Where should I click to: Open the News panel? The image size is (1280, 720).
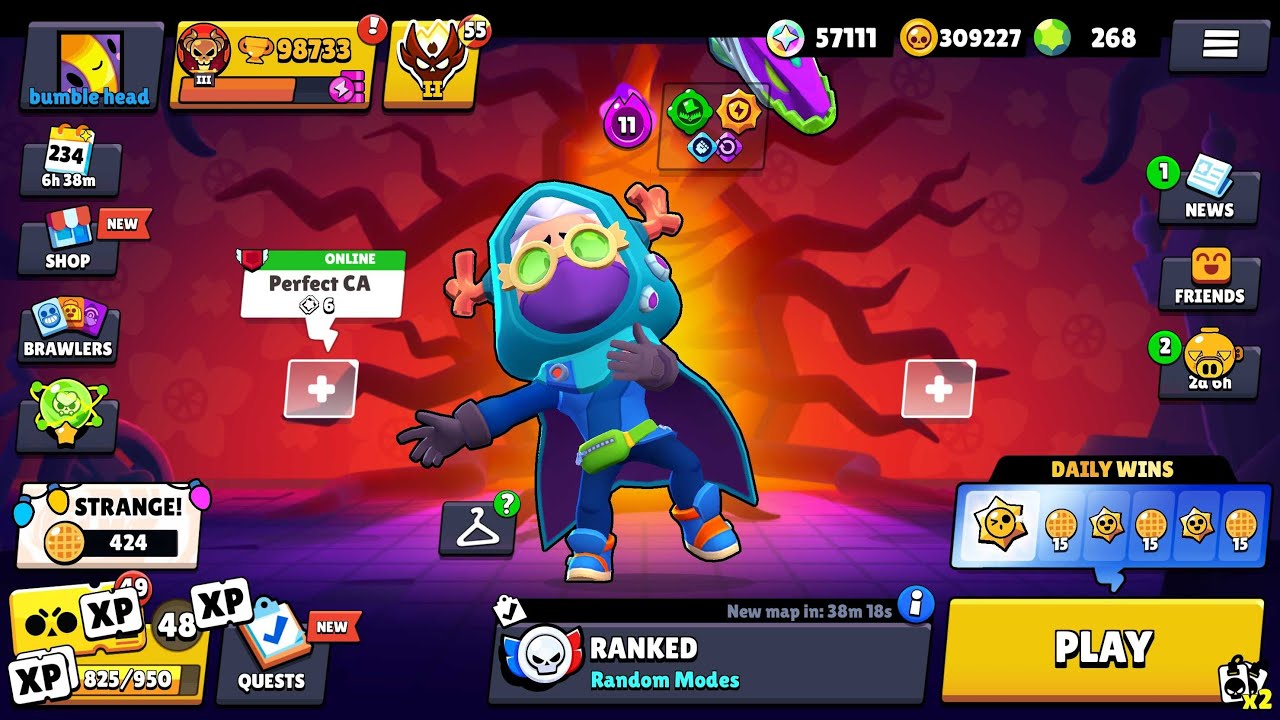click(1208, 192)
